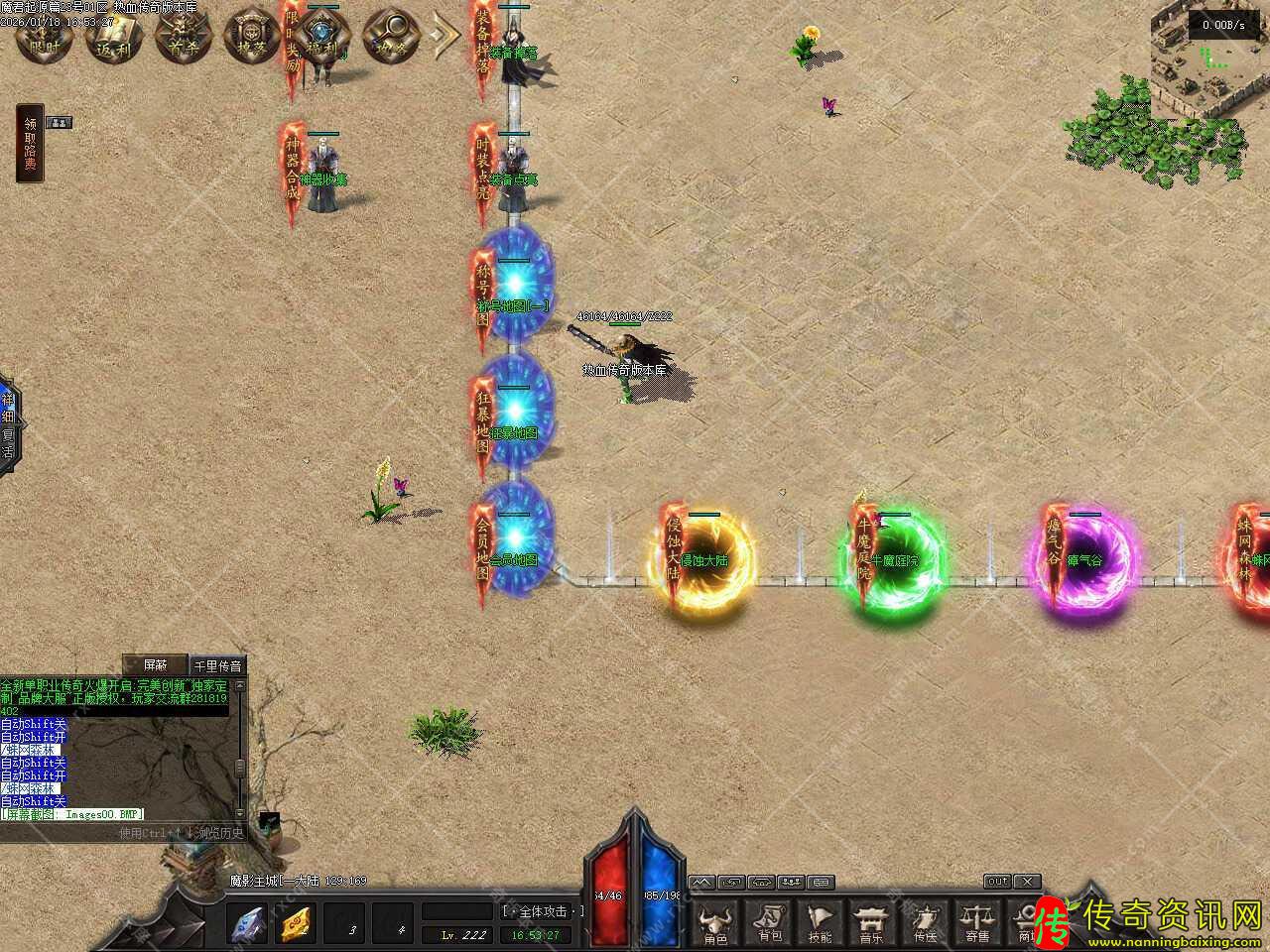Open the 寄售 consignment market
The height and width of the screenshot is (952, 1270).
tap(977, 923)
